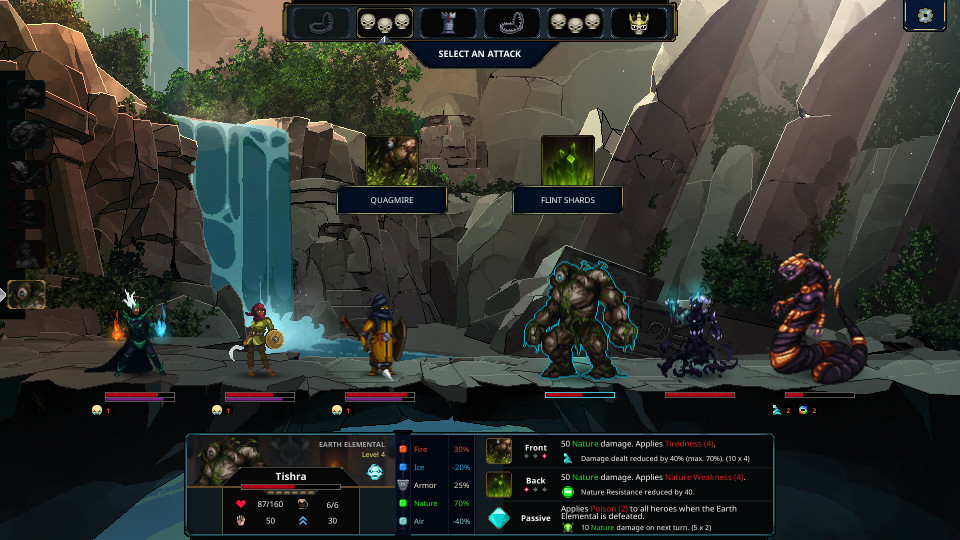Select the active Earth Elemental turn portrait
Image resolution: width=960 pixels, height=540 pixels.
click(26, 294)
